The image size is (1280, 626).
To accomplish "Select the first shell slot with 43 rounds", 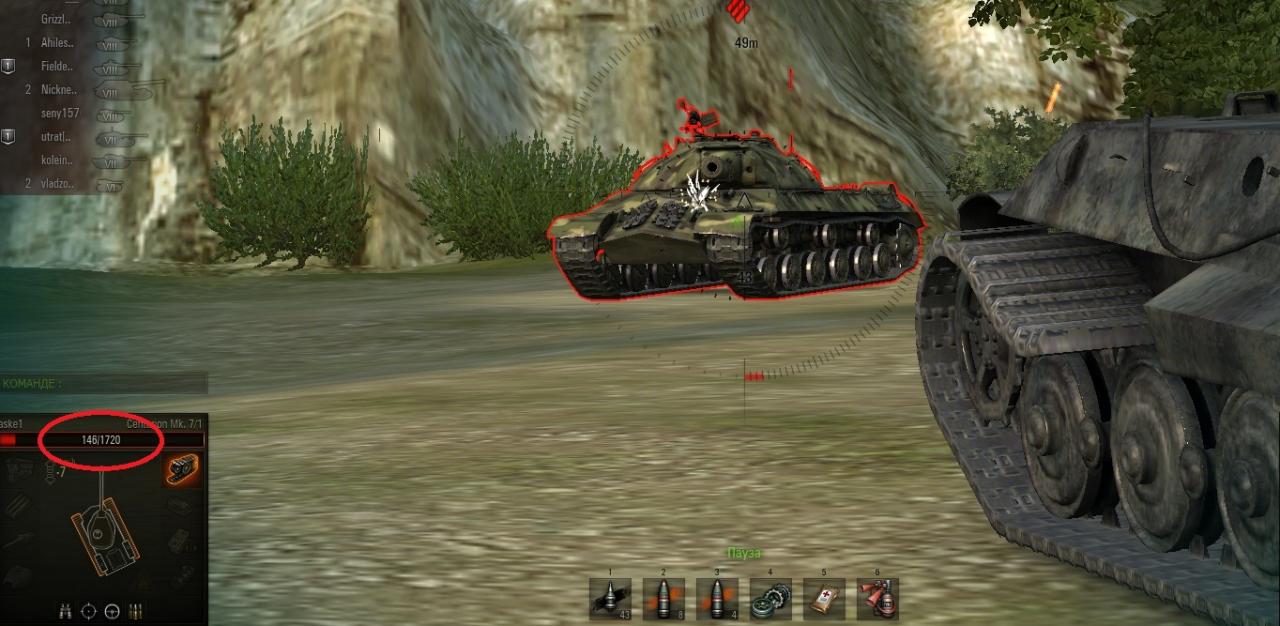I will (610, 599).
